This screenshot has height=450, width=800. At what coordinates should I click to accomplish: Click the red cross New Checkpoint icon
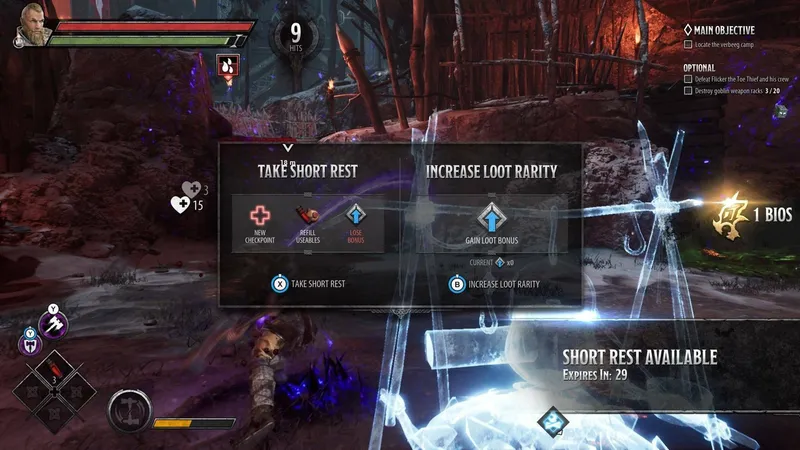click(260, 216)
